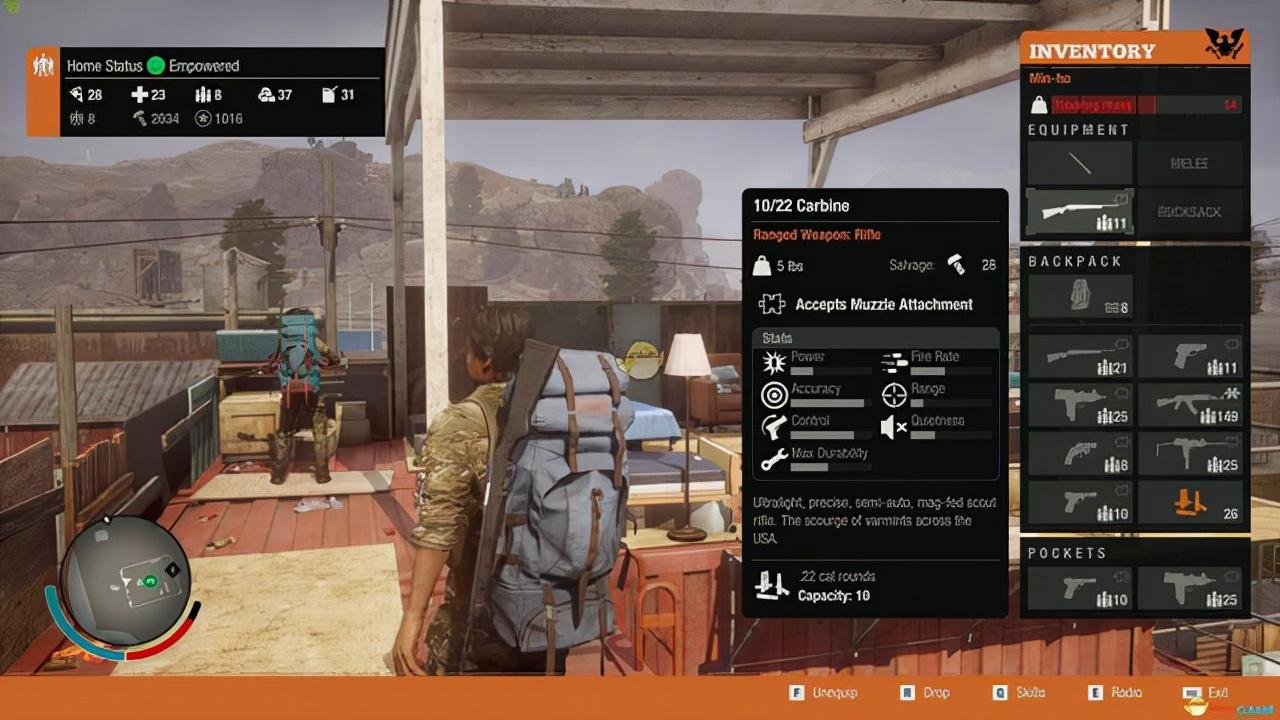Select the orange ammo stack of 26
Viewport: 1280px width, 720px height.
[1189, 502]
